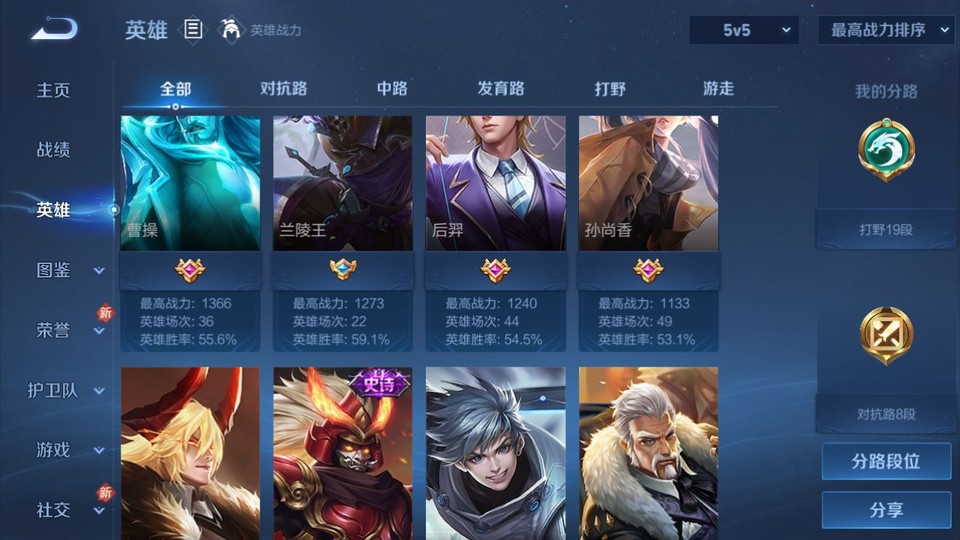Open the 主页 home menu entry

[x=54, y=90]
